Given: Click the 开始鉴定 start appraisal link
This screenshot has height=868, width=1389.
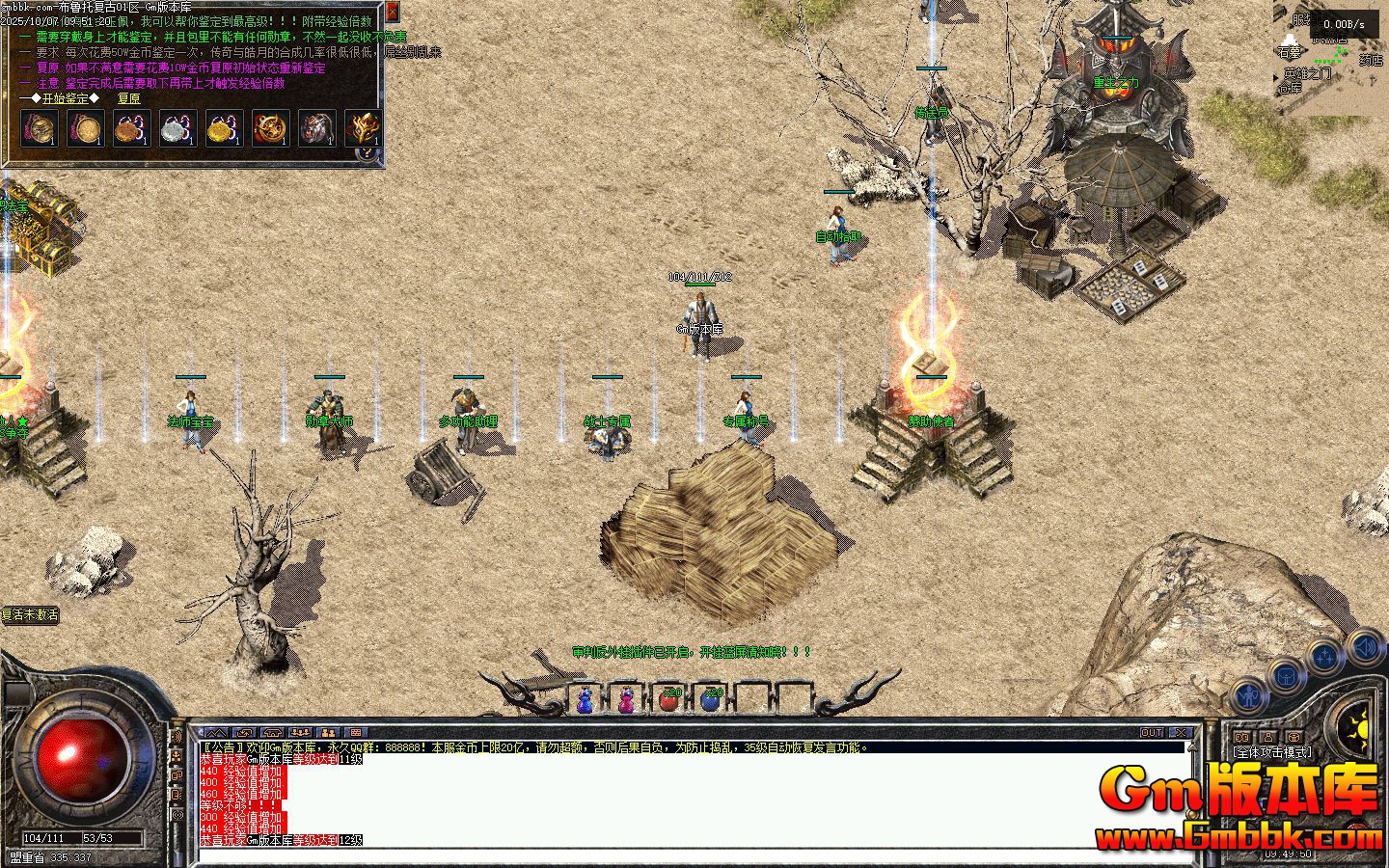Looking at the screenshot, I should click(65, 98).
